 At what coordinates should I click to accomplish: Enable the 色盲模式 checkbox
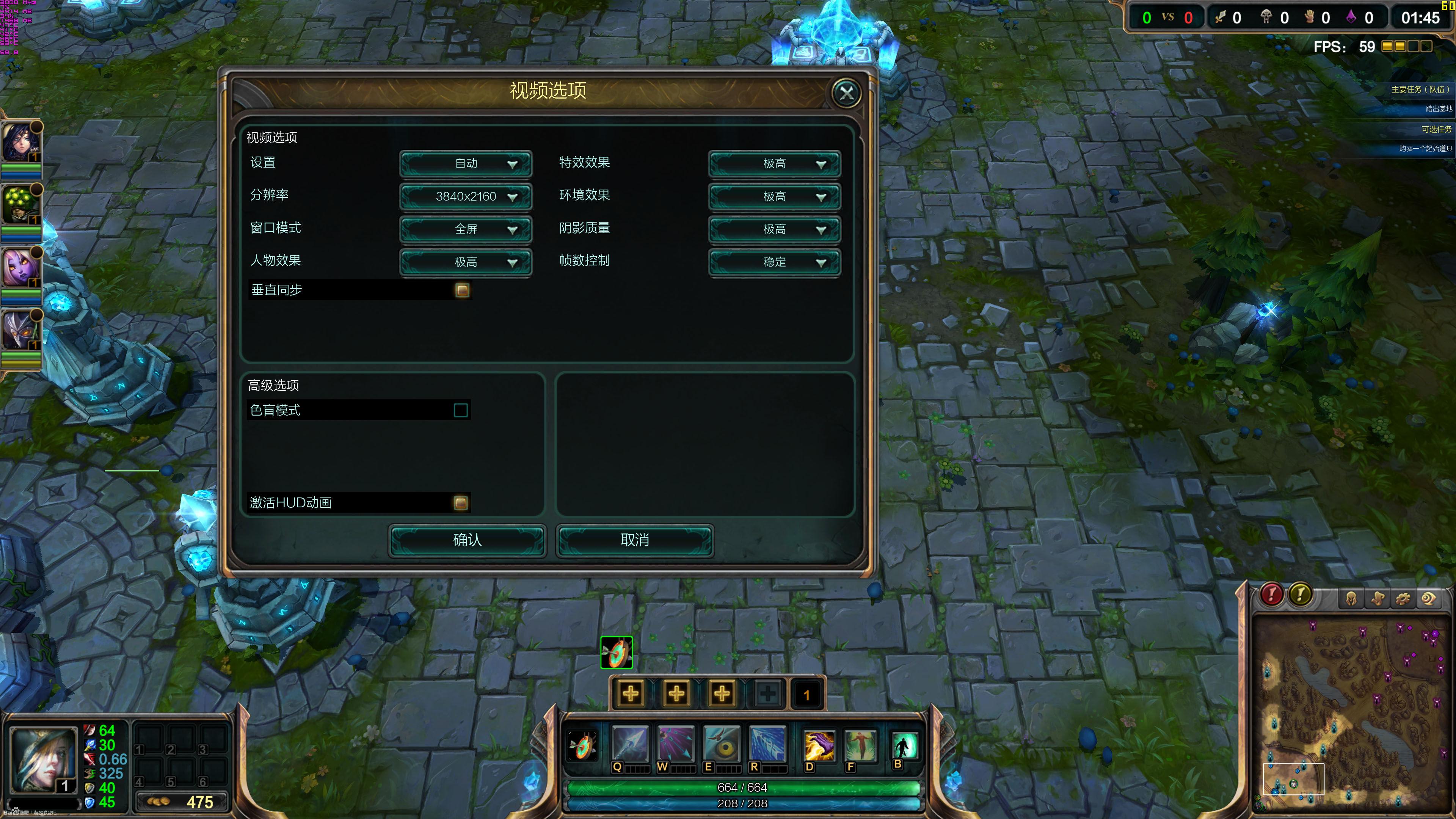click(x=461, y=410)
